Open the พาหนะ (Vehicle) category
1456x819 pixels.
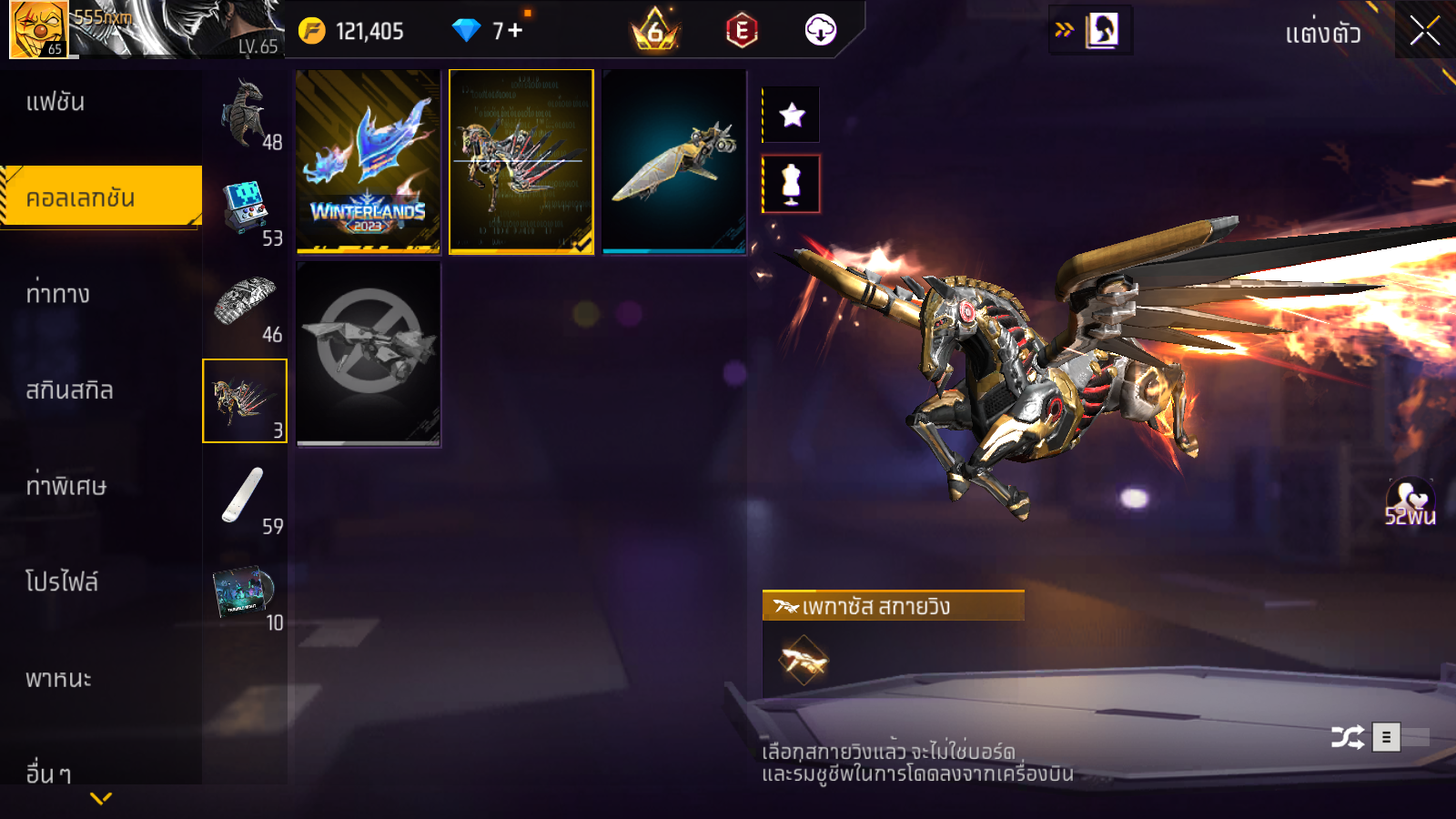point(58,679)
